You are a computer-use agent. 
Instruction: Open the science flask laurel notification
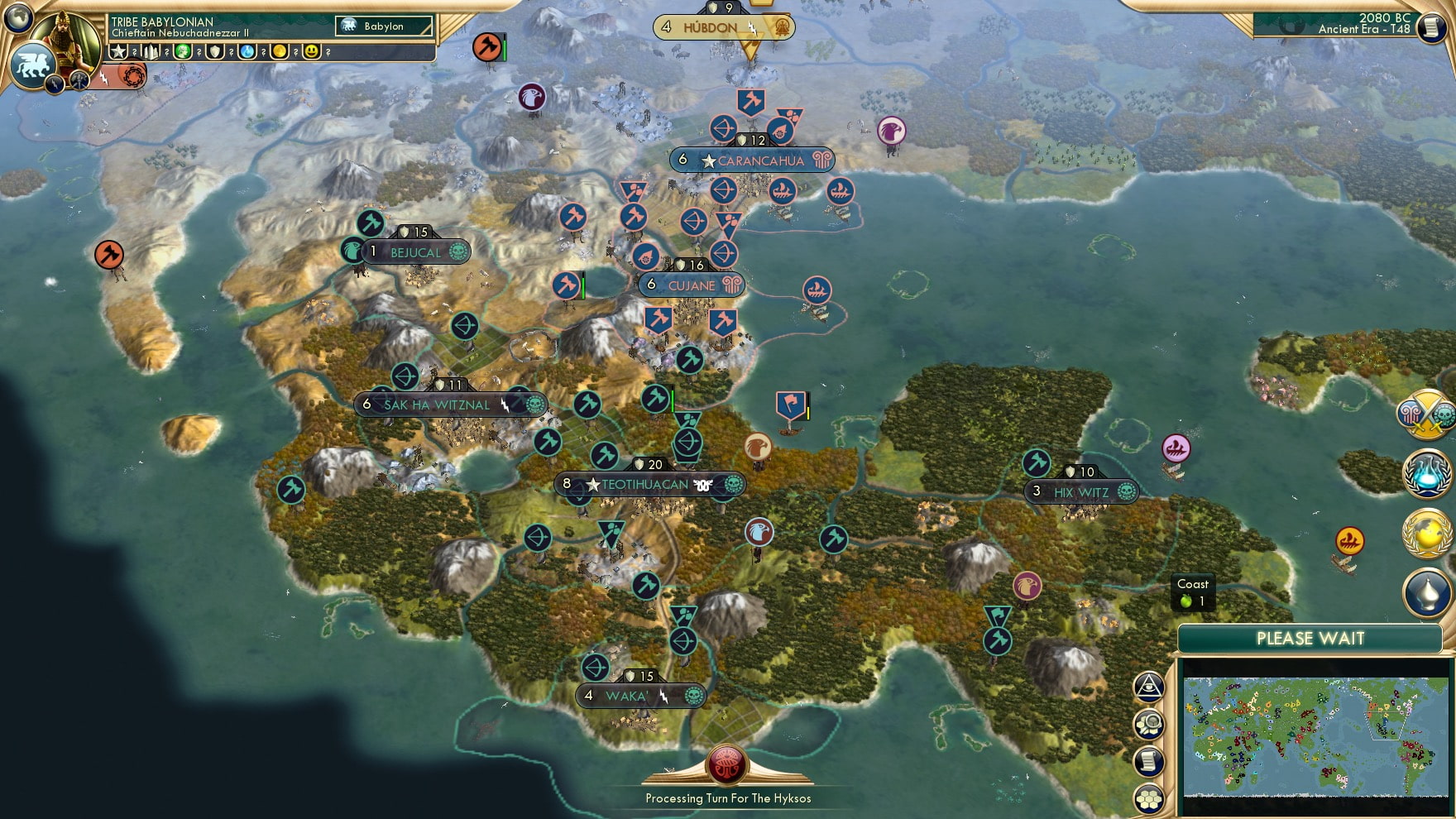click(x=1427, y=475)
